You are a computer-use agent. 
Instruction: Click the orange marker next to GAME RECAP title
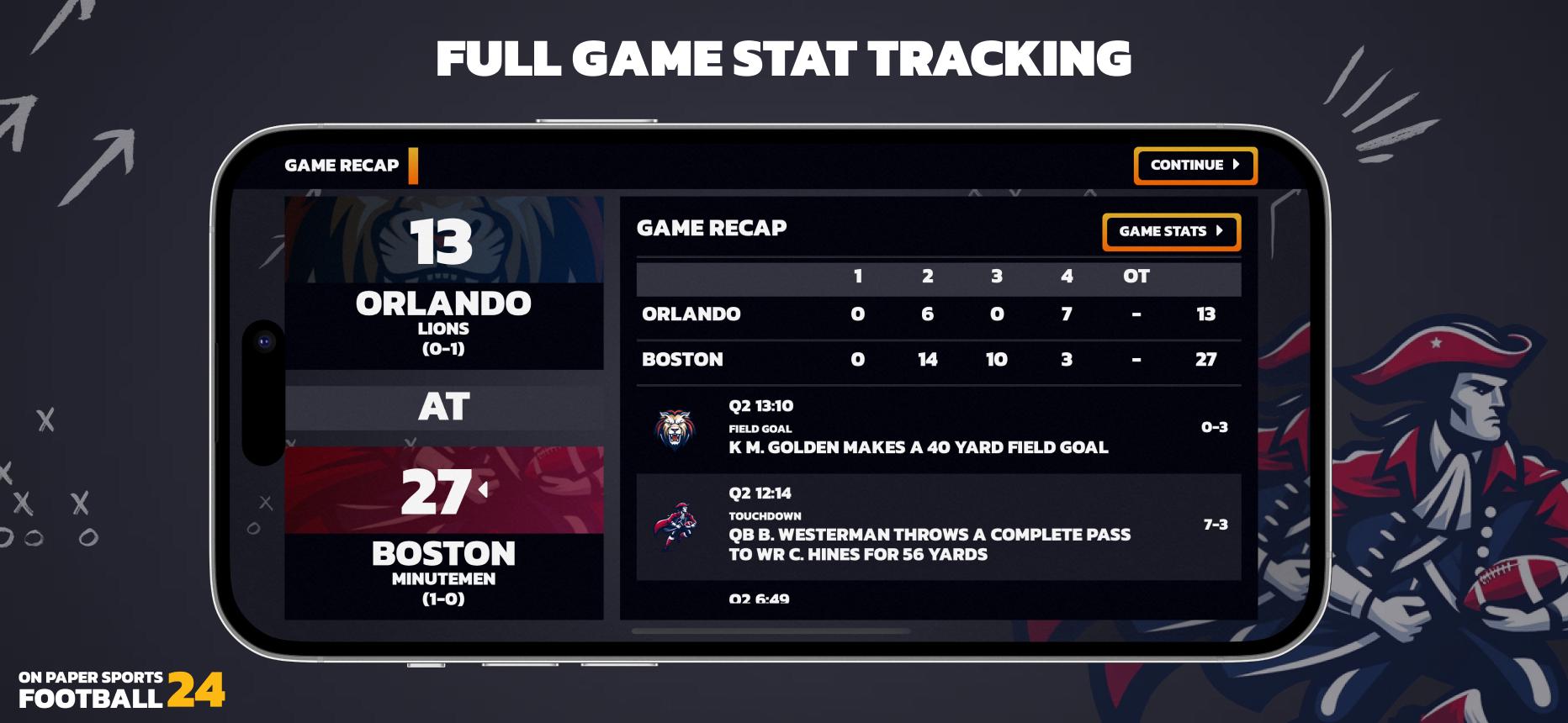(413, 166)
